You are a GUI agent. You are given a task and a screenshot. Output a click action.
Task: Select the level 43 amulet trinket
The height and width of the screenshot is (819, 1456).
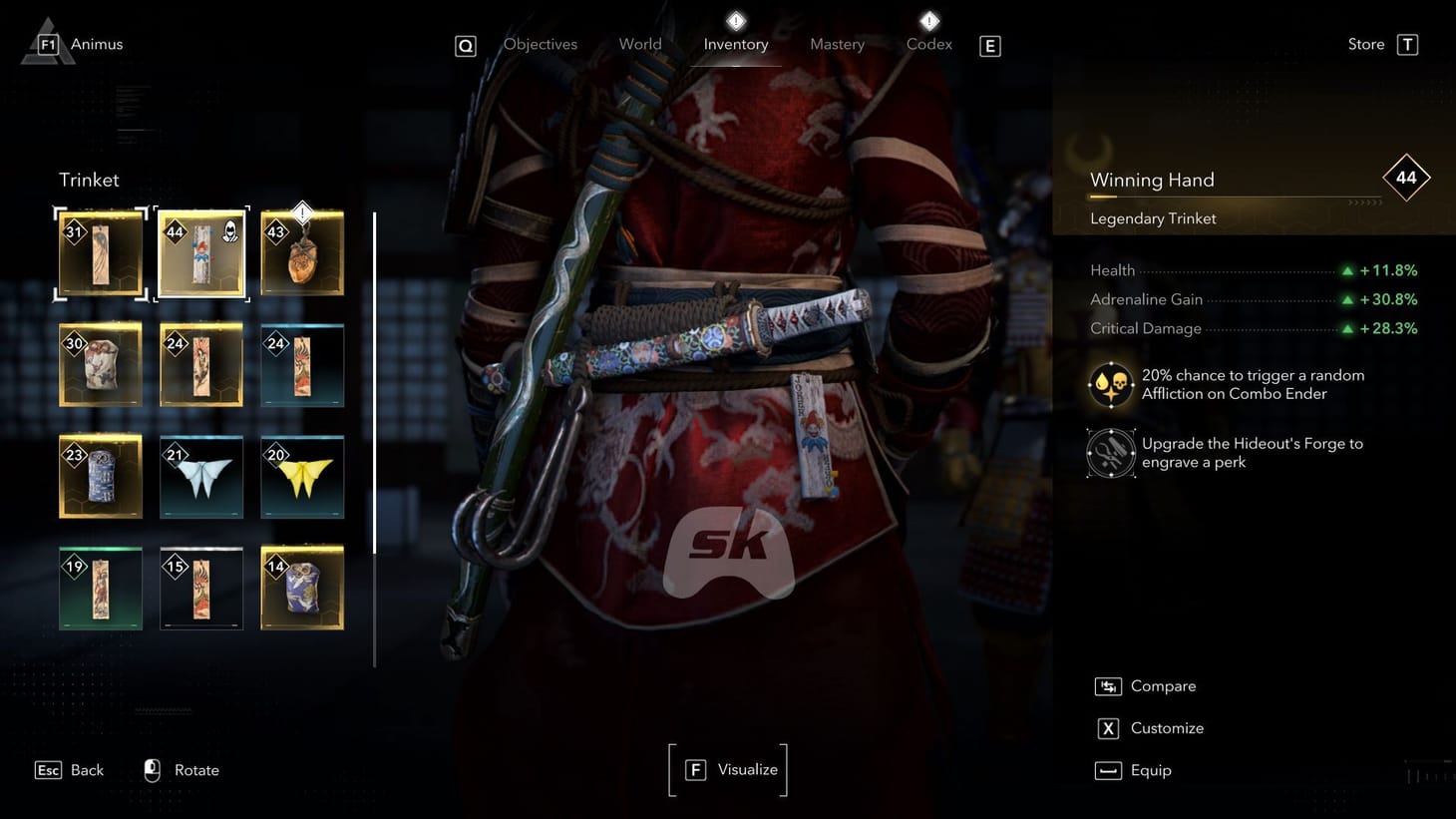[x=302, y=252]
